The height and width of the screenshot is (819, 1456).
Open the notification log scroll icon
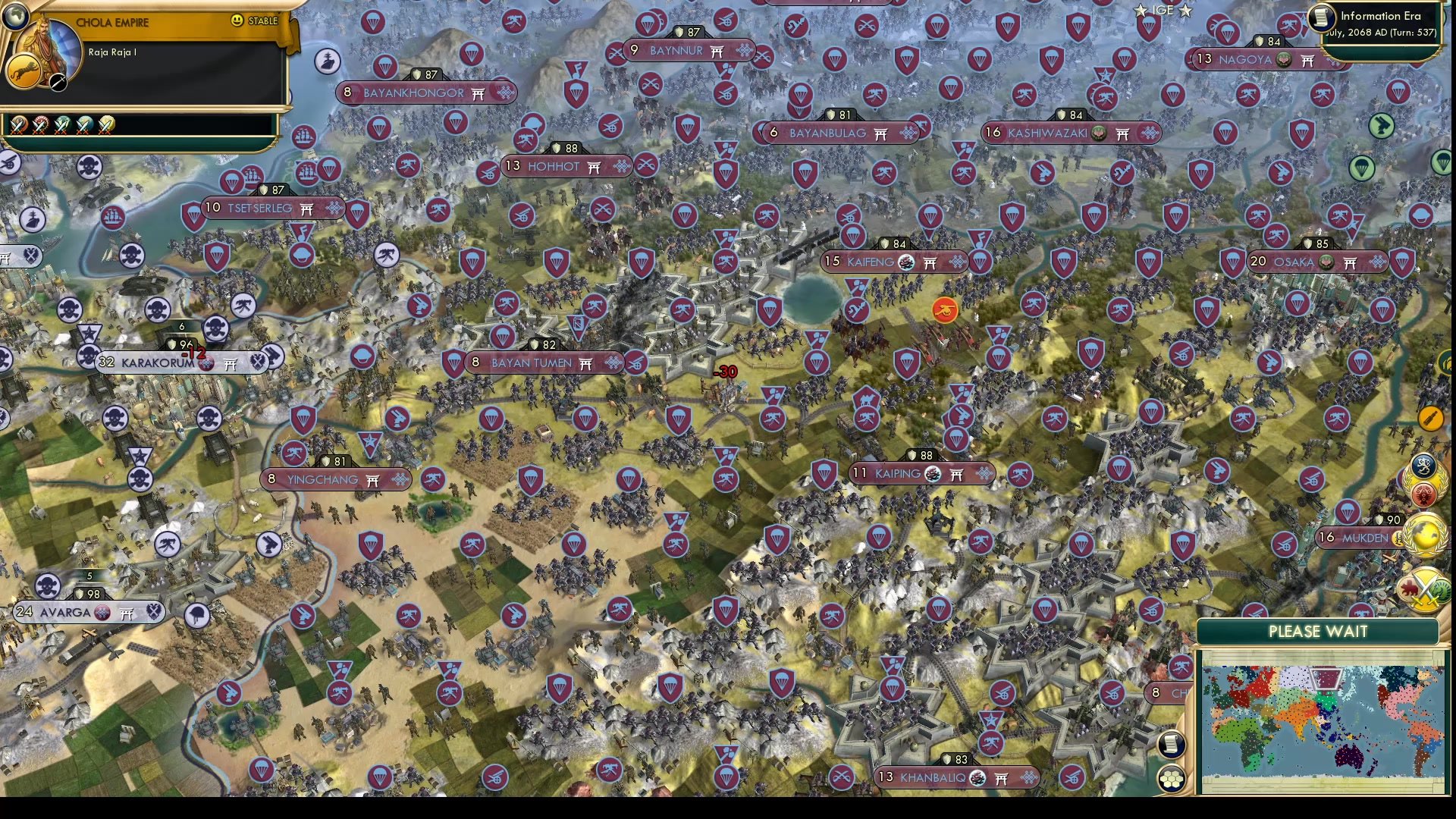(x=1172, y=745)
